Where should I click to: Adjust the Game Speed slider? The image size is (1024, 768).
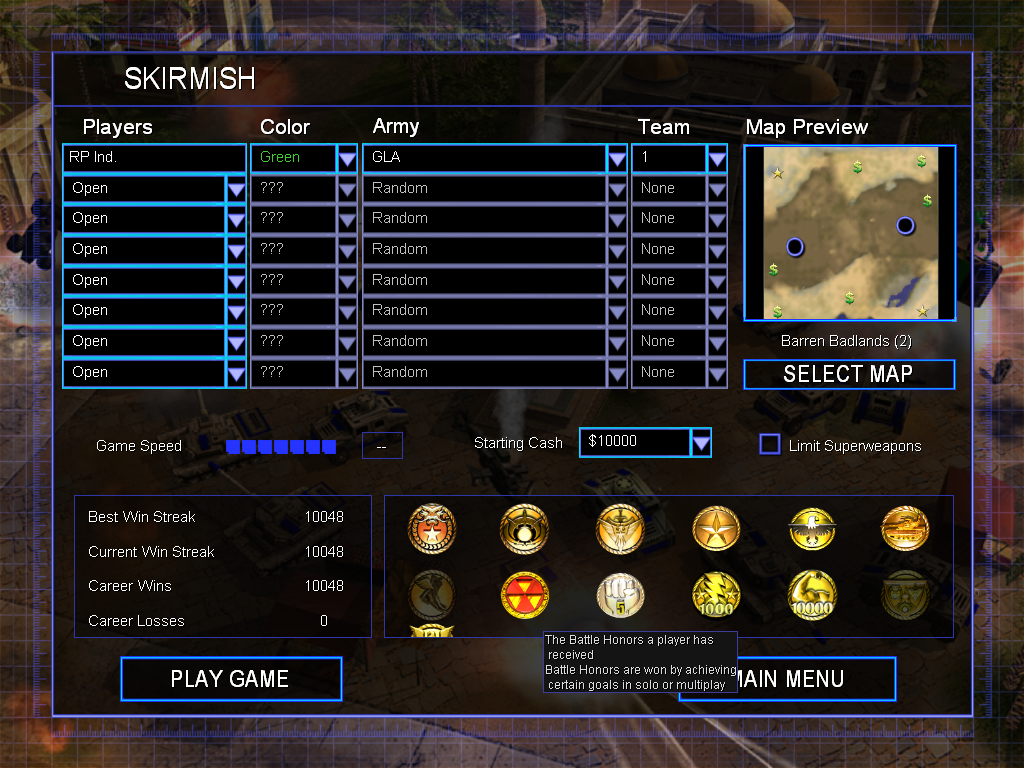280,446
